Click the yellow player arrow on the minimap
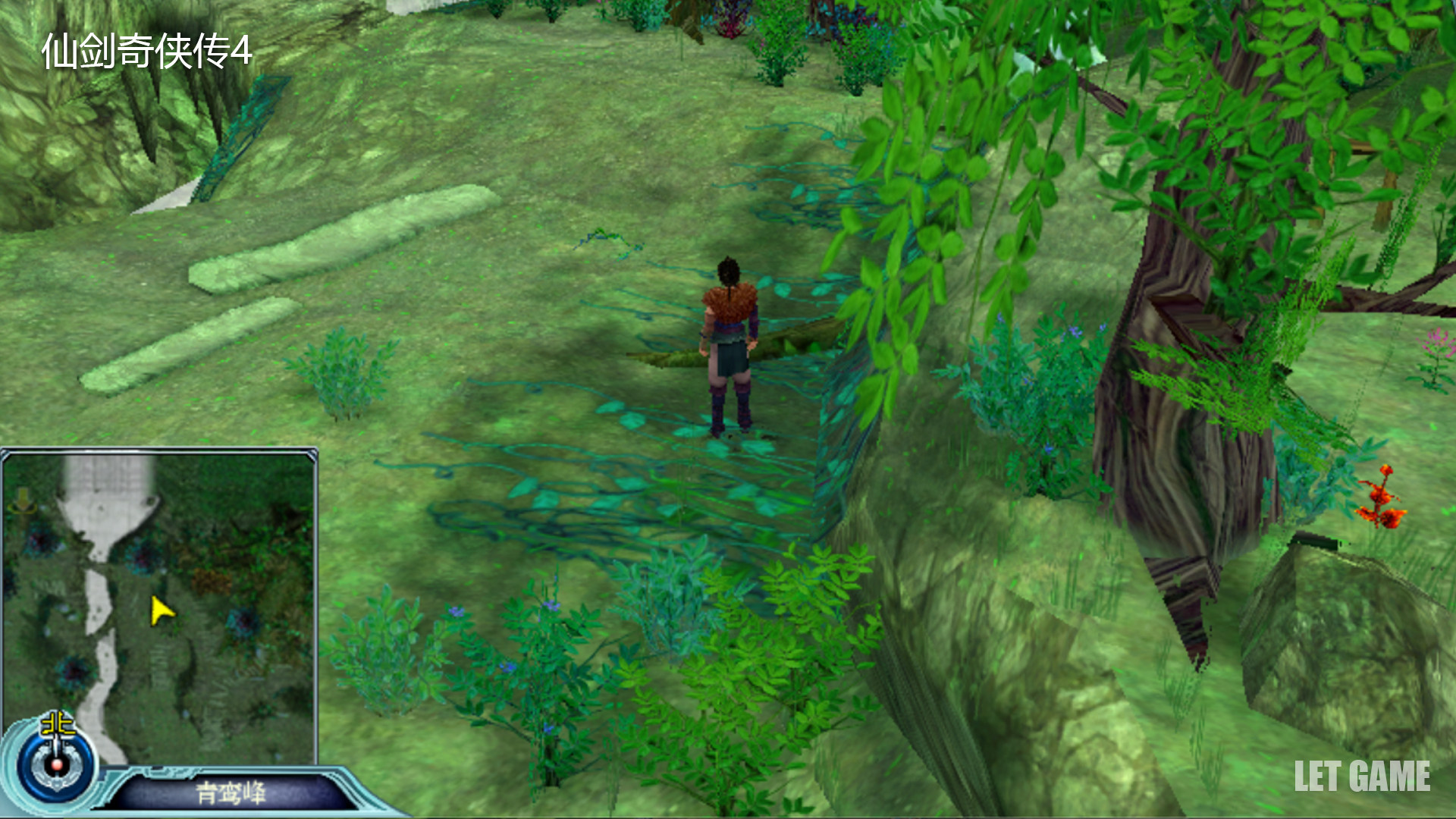Screen dimensions: 1456x819 (x=161, y=610)
